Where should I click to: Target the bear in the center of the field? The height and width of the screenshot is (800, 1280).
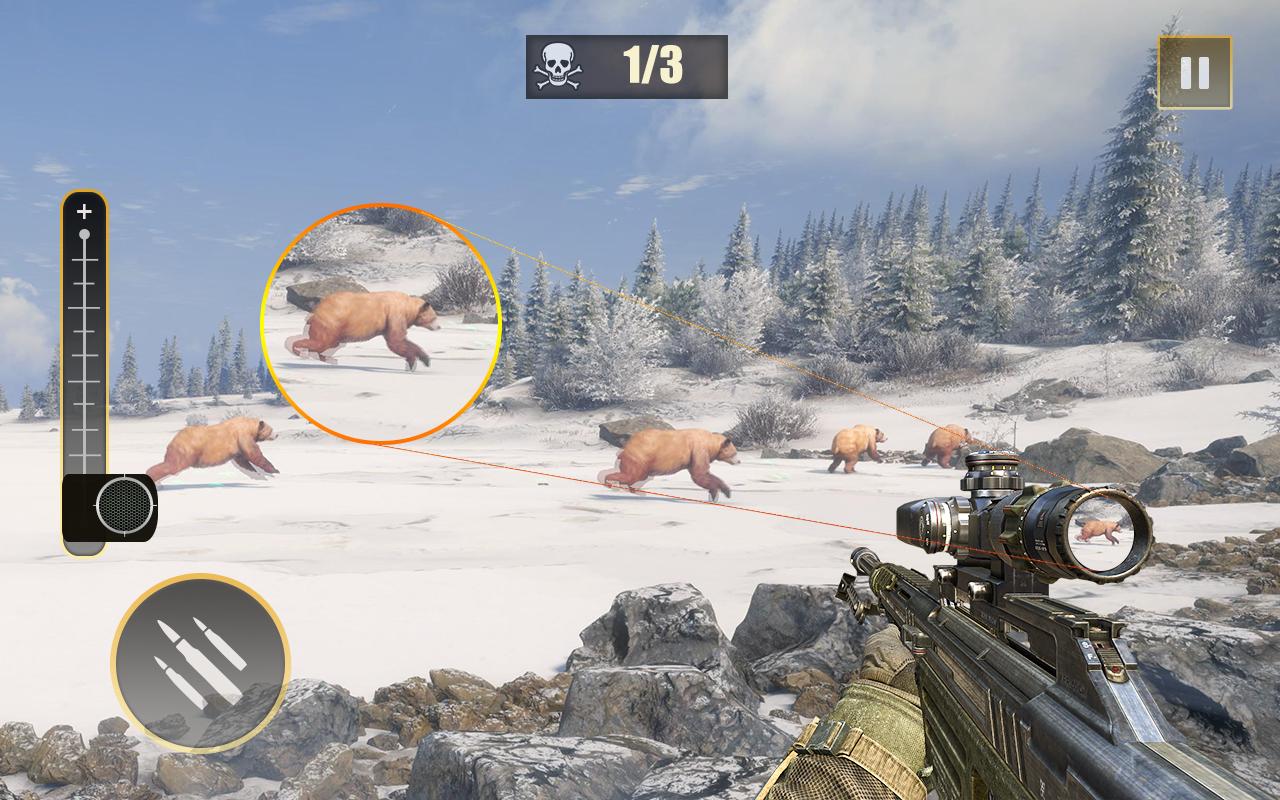point(670,452)
